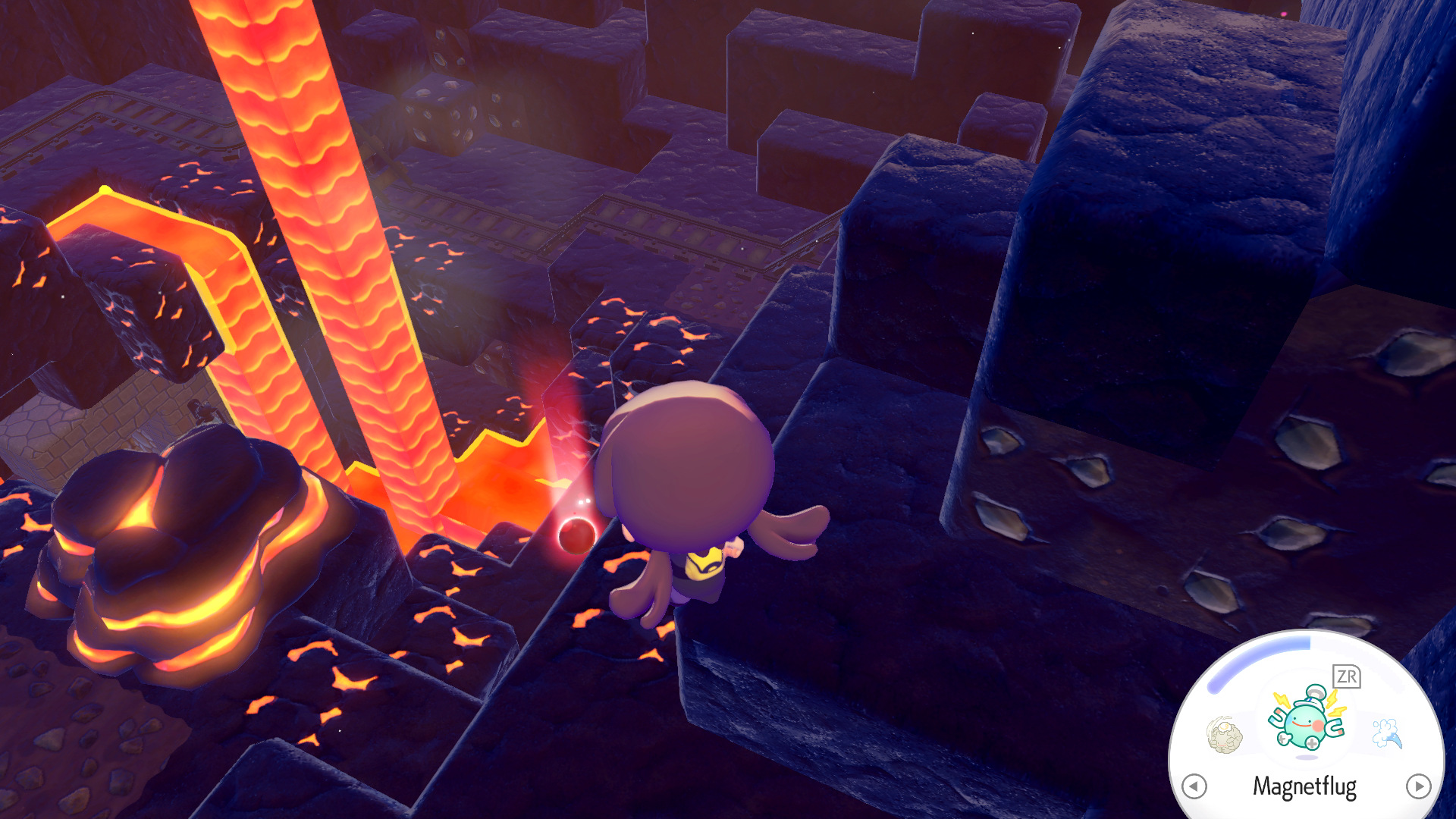Choose the water splash ability icon
Screen dimensions: 1456x819
(1388, 733)
